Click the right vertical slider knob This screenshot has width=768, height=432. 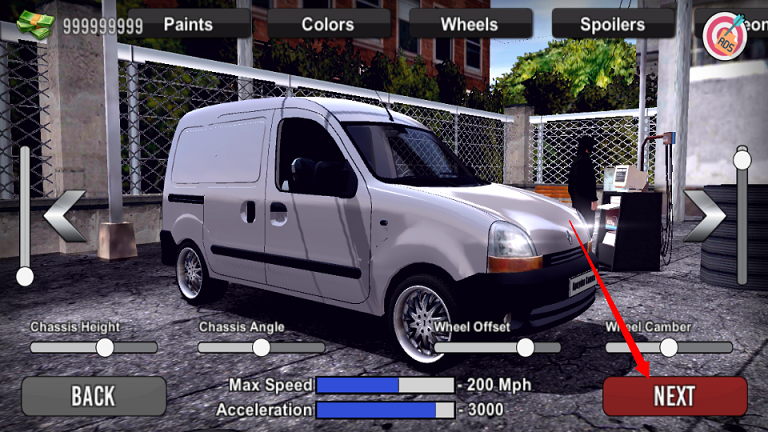click(742, 159)
